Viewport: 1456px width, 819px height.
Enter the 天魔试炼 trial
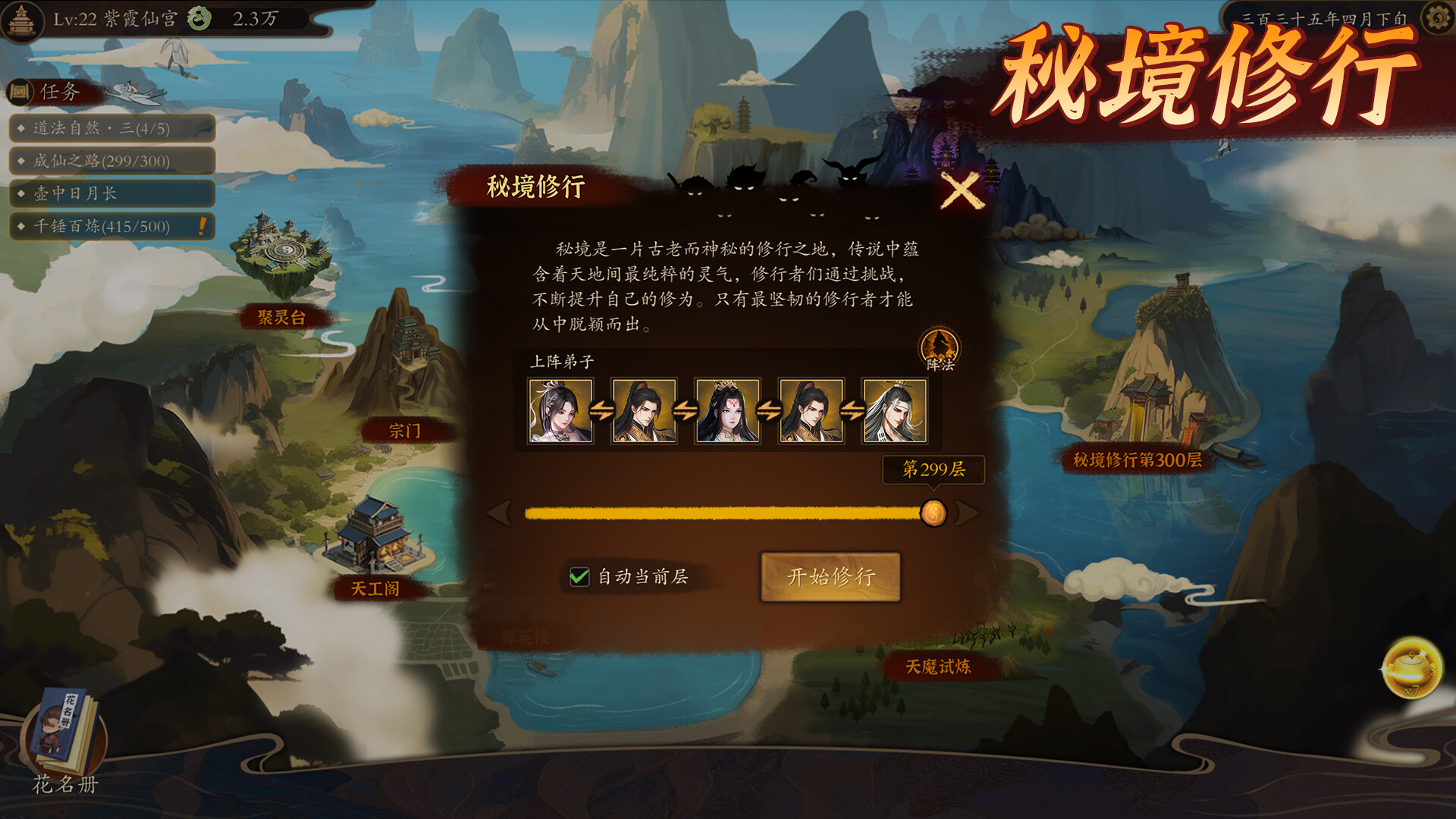click(x=938, y=667)
